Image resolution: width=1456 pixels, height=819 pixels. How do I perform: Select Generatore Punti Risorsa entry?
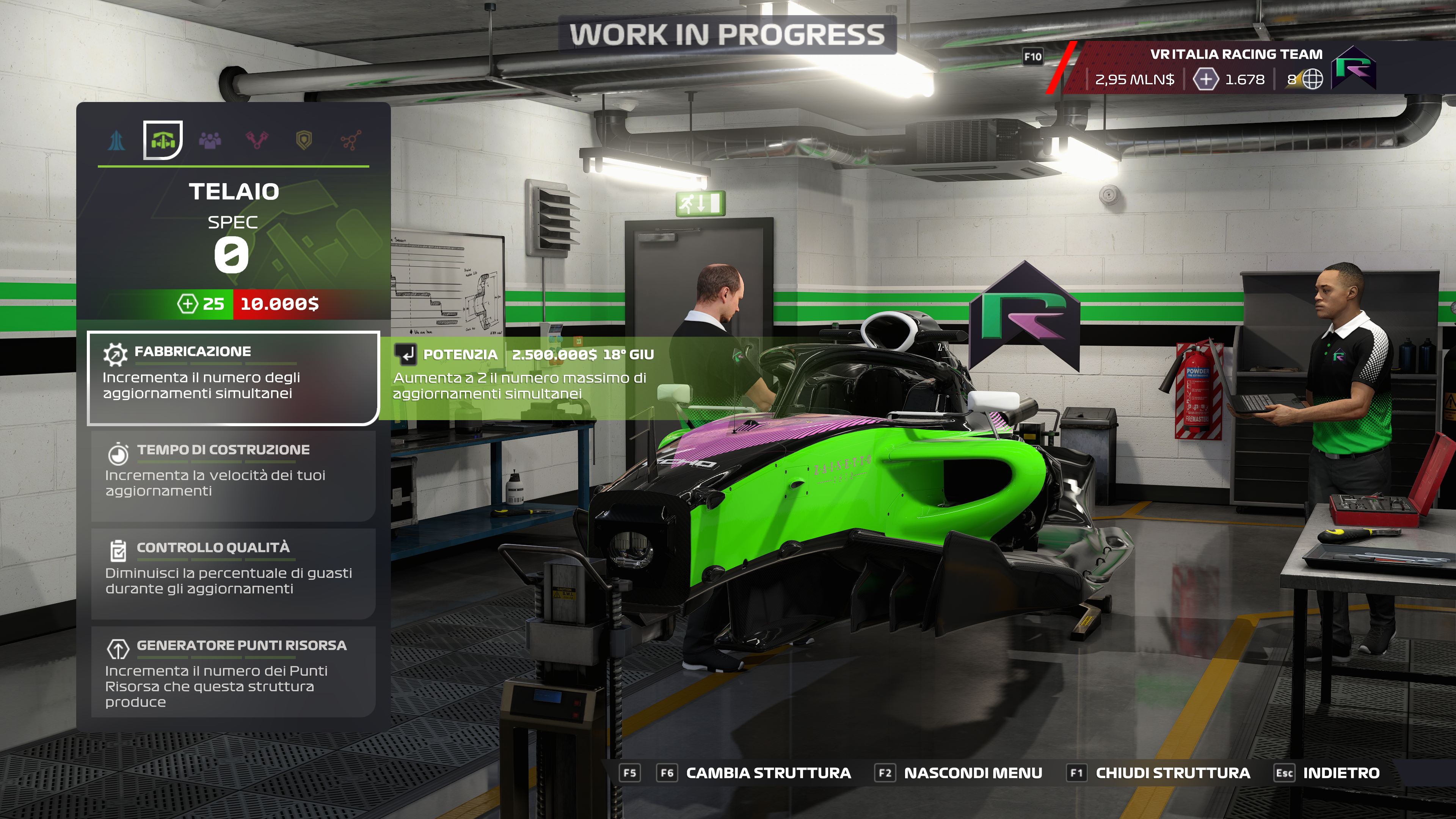click(233, 672)
